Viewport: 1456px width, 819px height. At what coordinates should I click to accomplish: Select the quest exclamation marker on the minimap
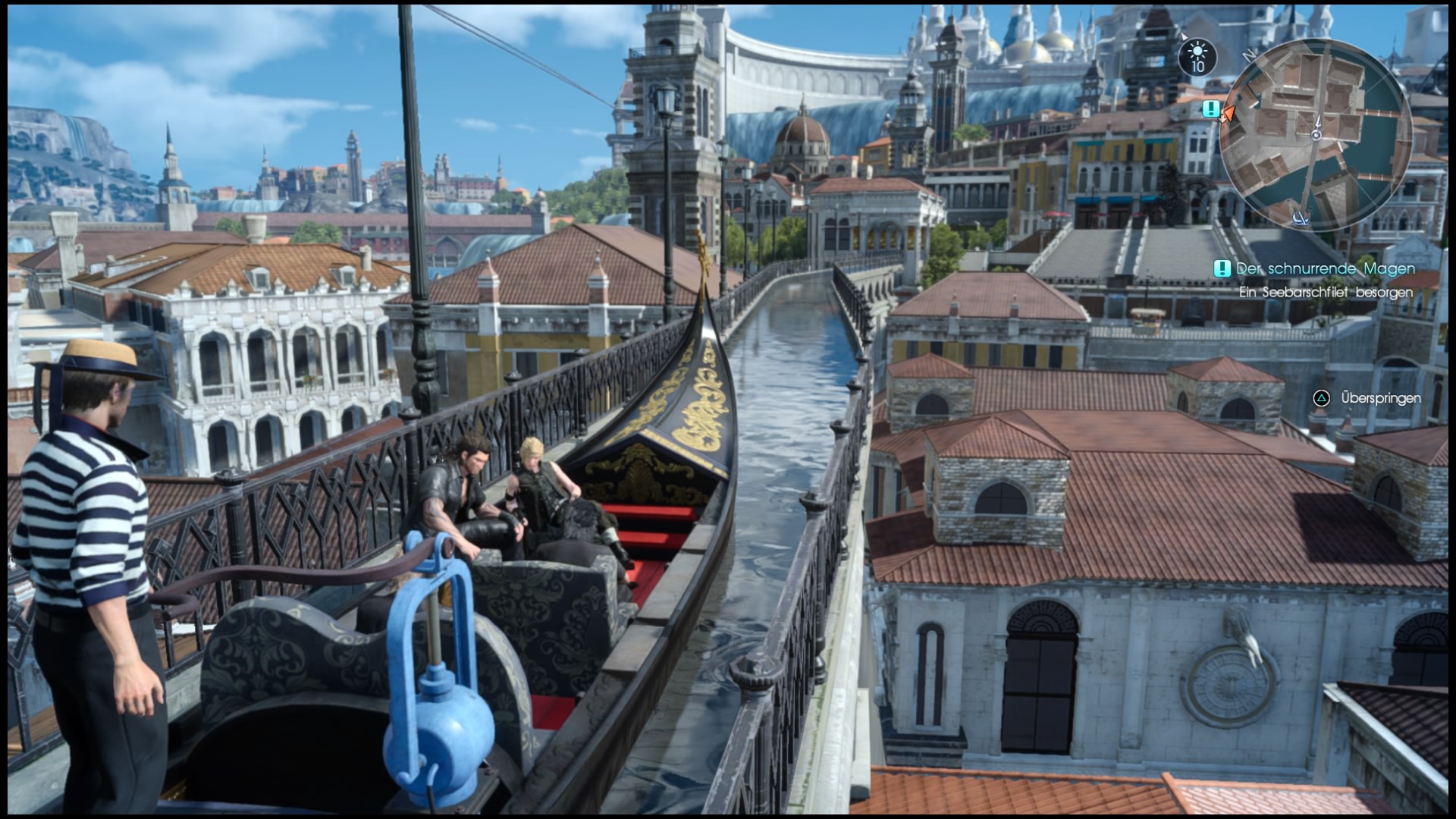coord(1210,108)
